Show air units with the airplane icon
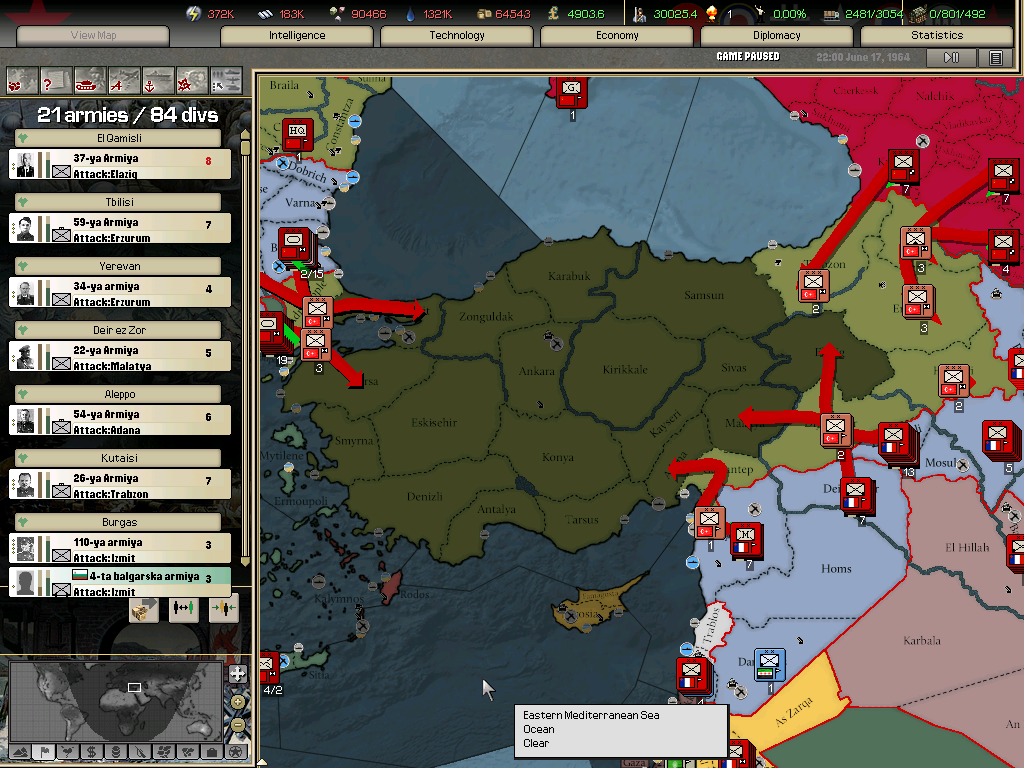This screenshot has width=1024, height=768. click(123, 79)
